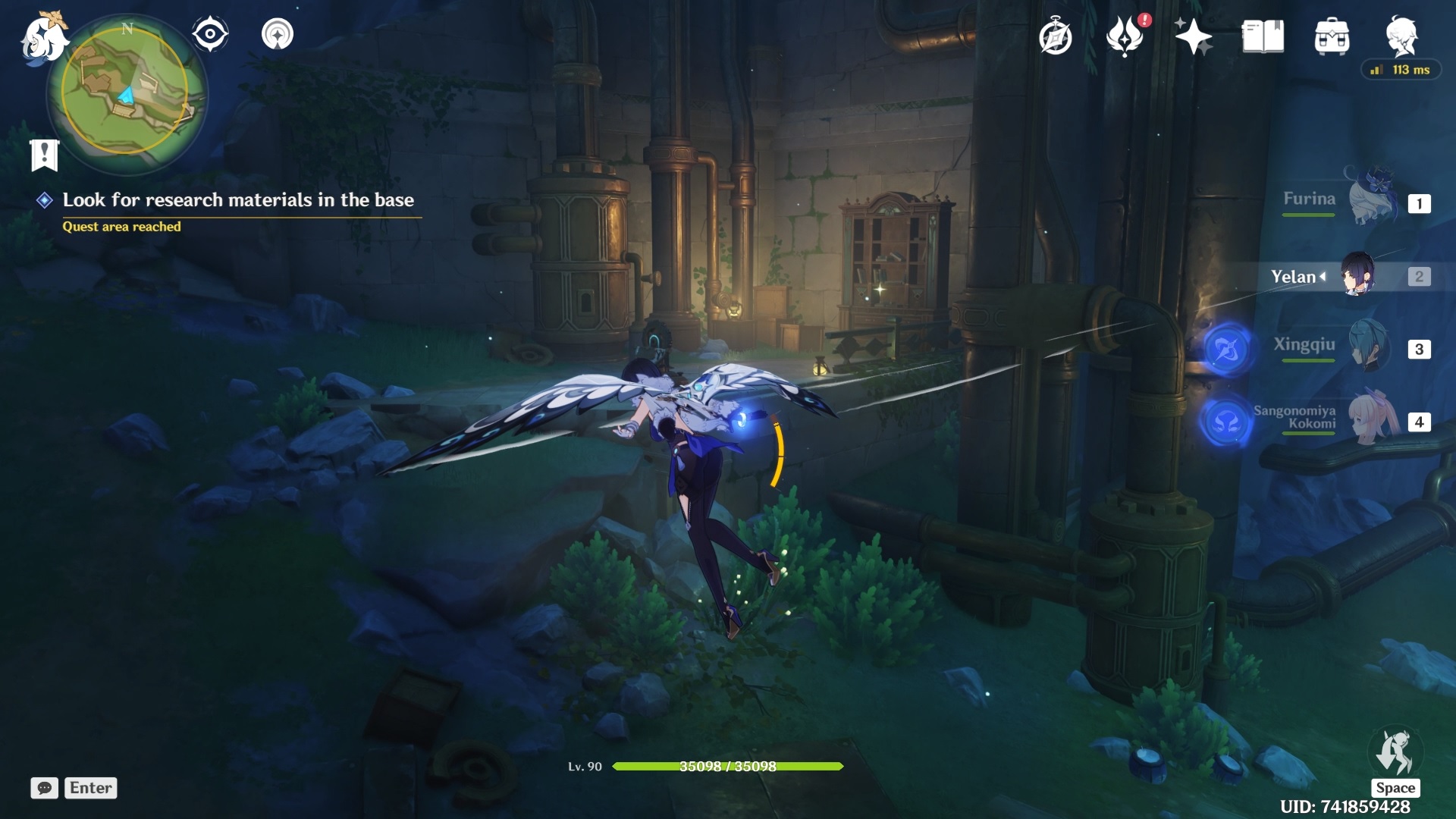Select the 'Look for research materials' quest tracker
Image resolution: width=1456 pixels, height=819 pixels.
[237, 200]
